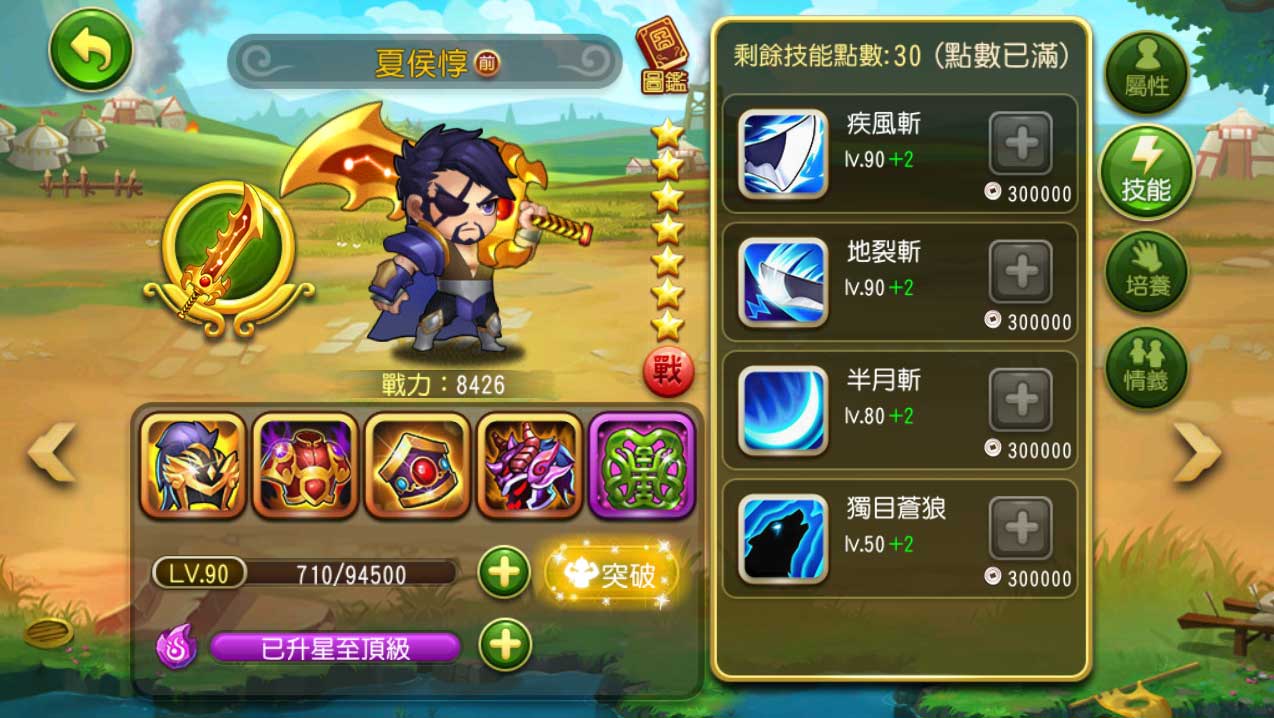The width and height of the screenshot is (1274, 718).
Task: Add a point to 半月斬 skill
Action: (x=1020, y=400)
